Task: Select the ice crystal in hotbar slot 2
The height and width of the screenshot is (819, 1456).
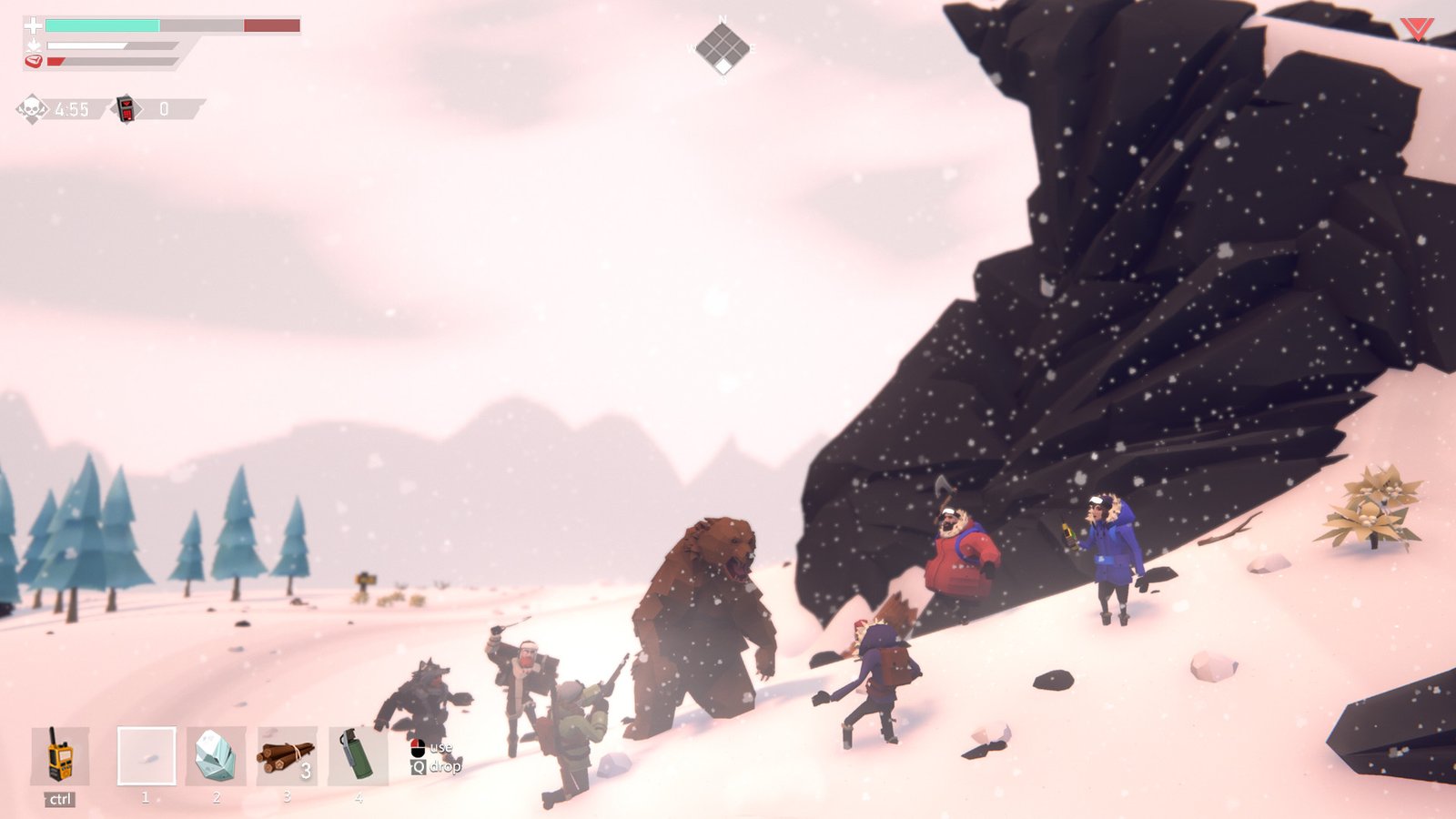Action: (216, 755)
